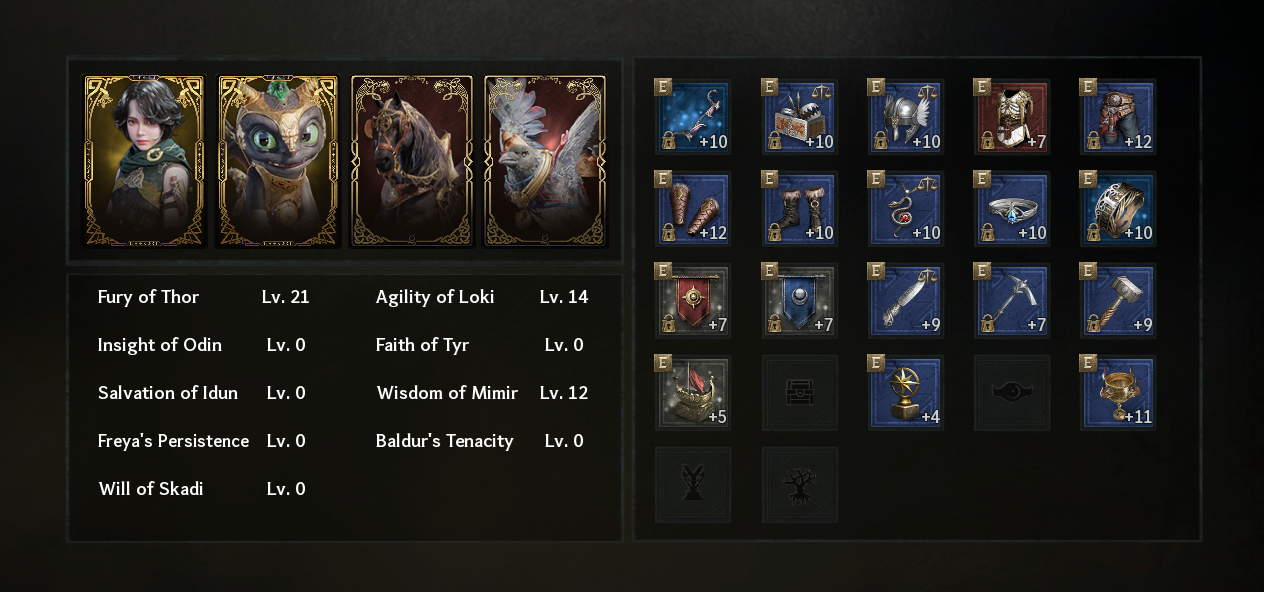1264x592 pixels.
Task: Click the +7 red banner slot
Action: [x=693, y=301]
